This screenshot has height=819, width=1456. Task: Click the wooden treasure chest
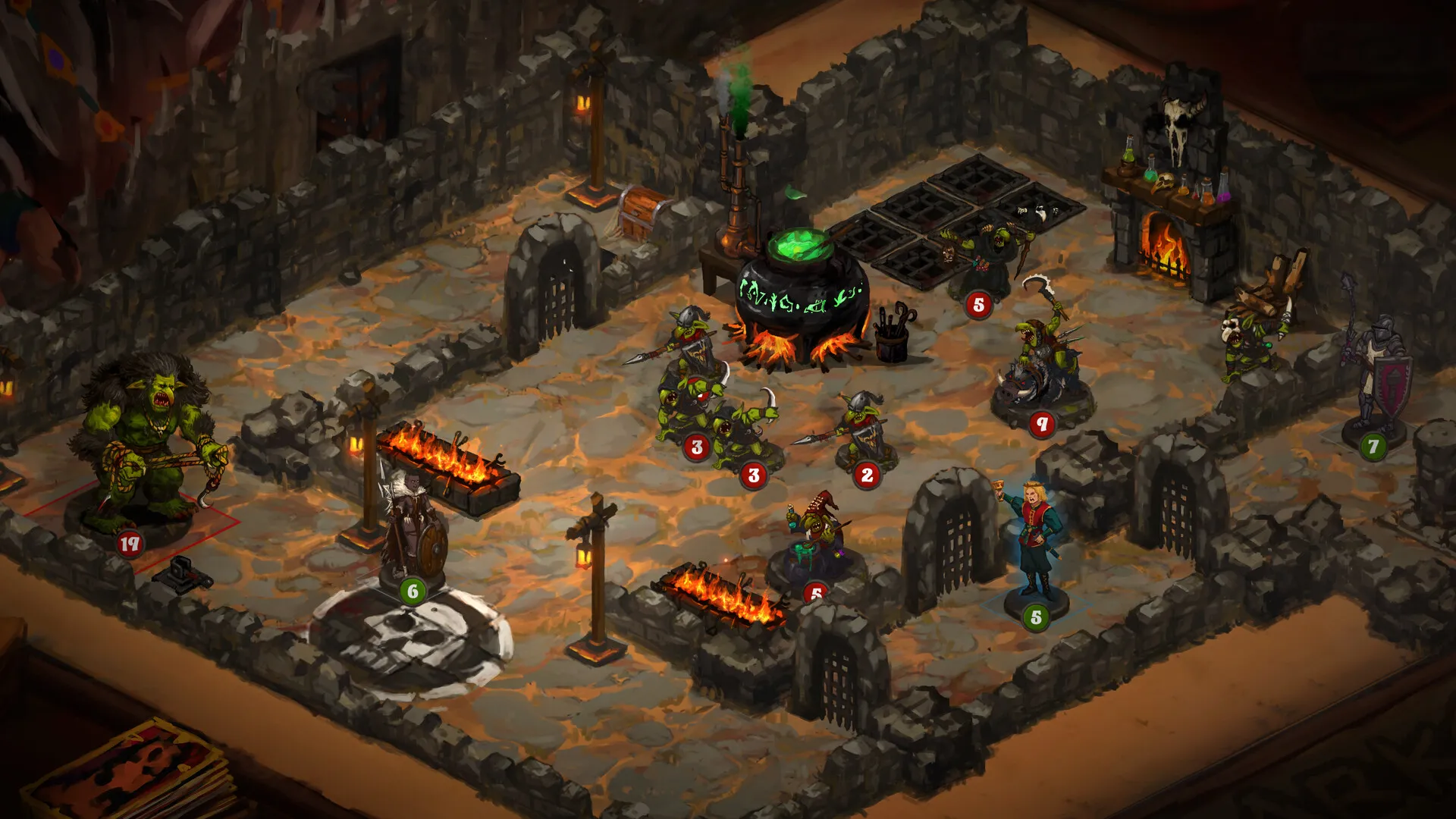637,212
